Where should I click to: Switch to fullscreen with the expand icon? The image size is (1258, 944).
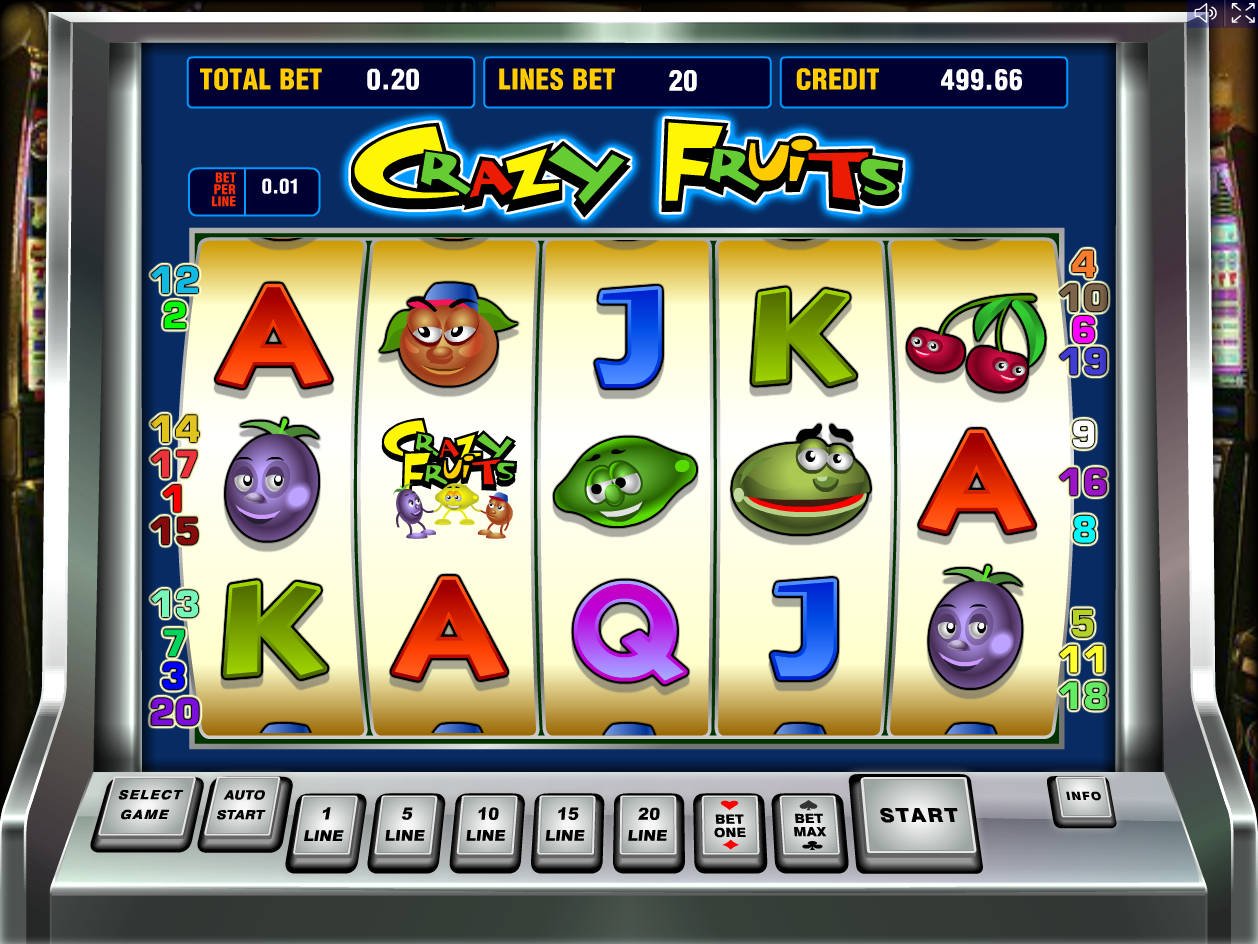[1242, 13]
